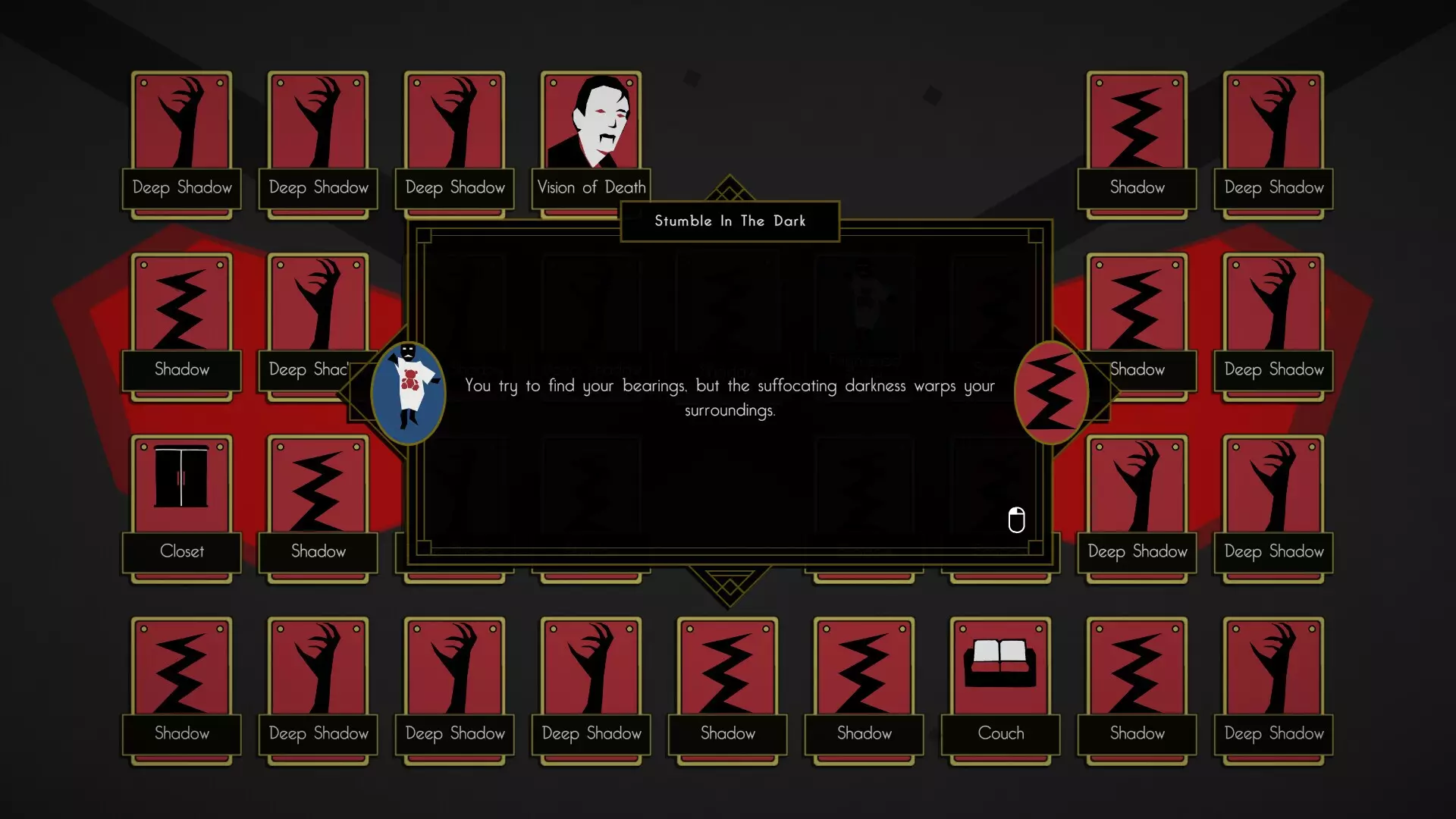Click the bloodied character portrait medallion
This screenshot has width=1456, height=819.
408,393
